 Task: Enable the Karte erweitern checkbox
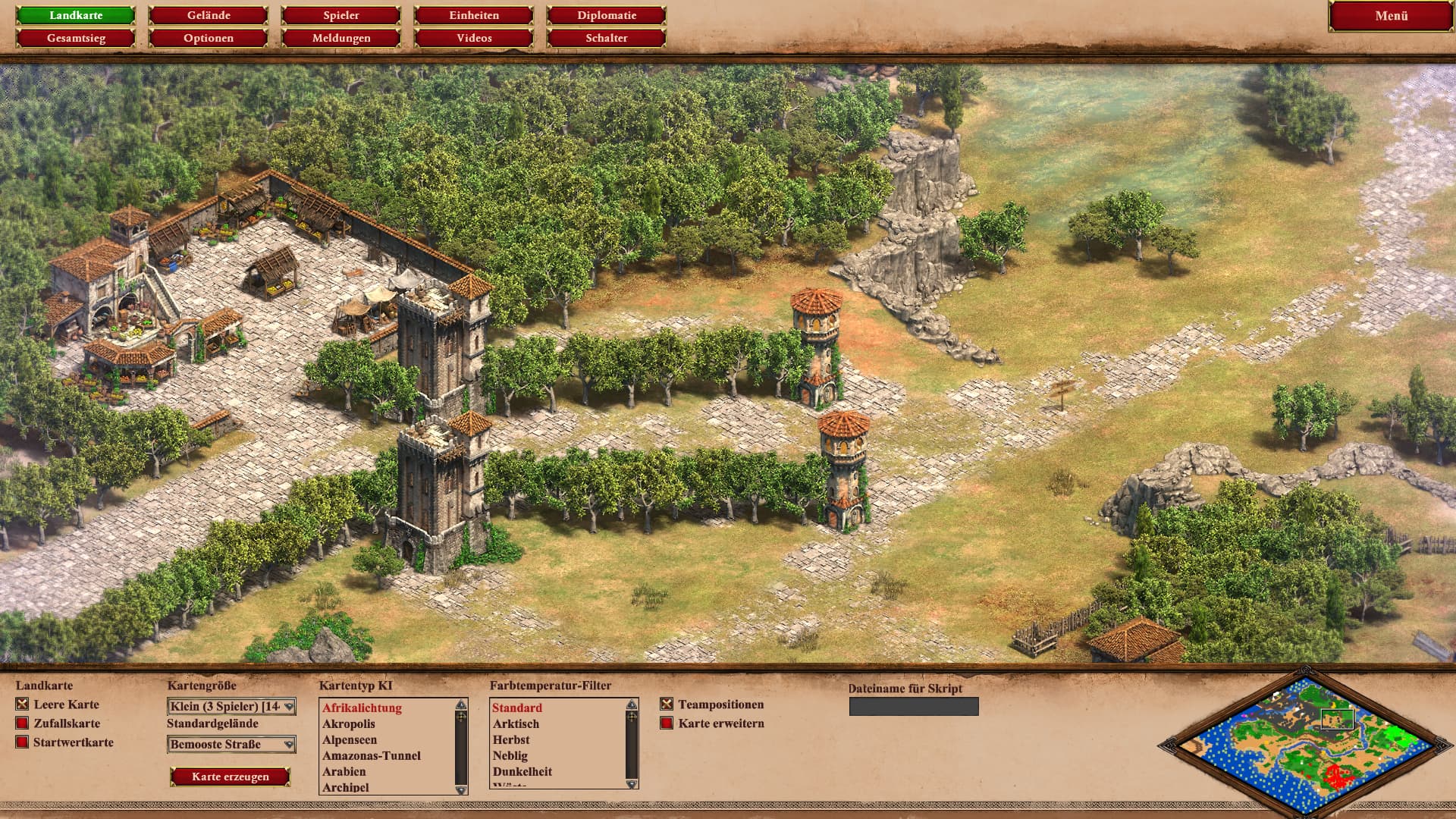point(667,723)
